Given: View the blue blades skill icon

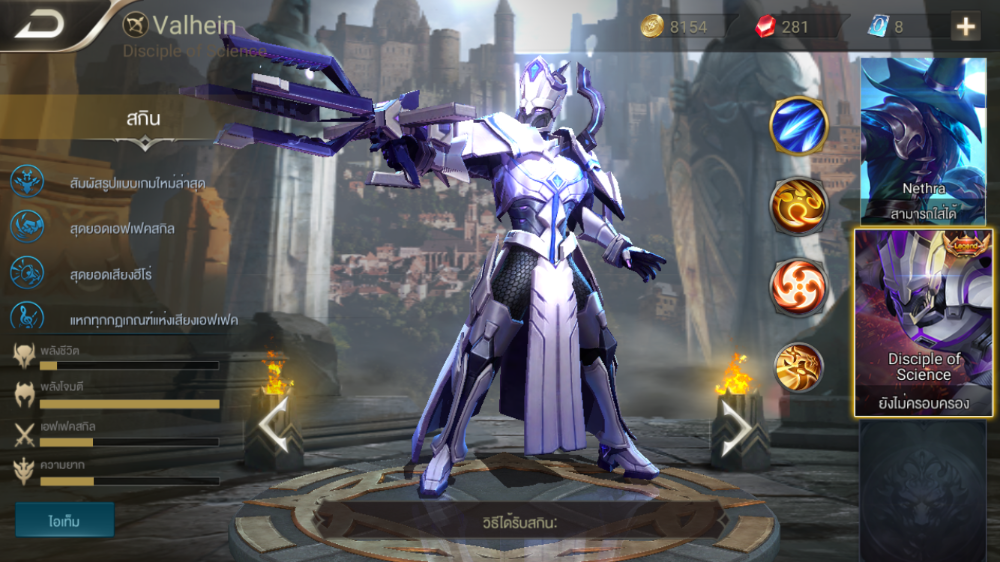Looking at the screenshot, I should (x=798, y=127).
